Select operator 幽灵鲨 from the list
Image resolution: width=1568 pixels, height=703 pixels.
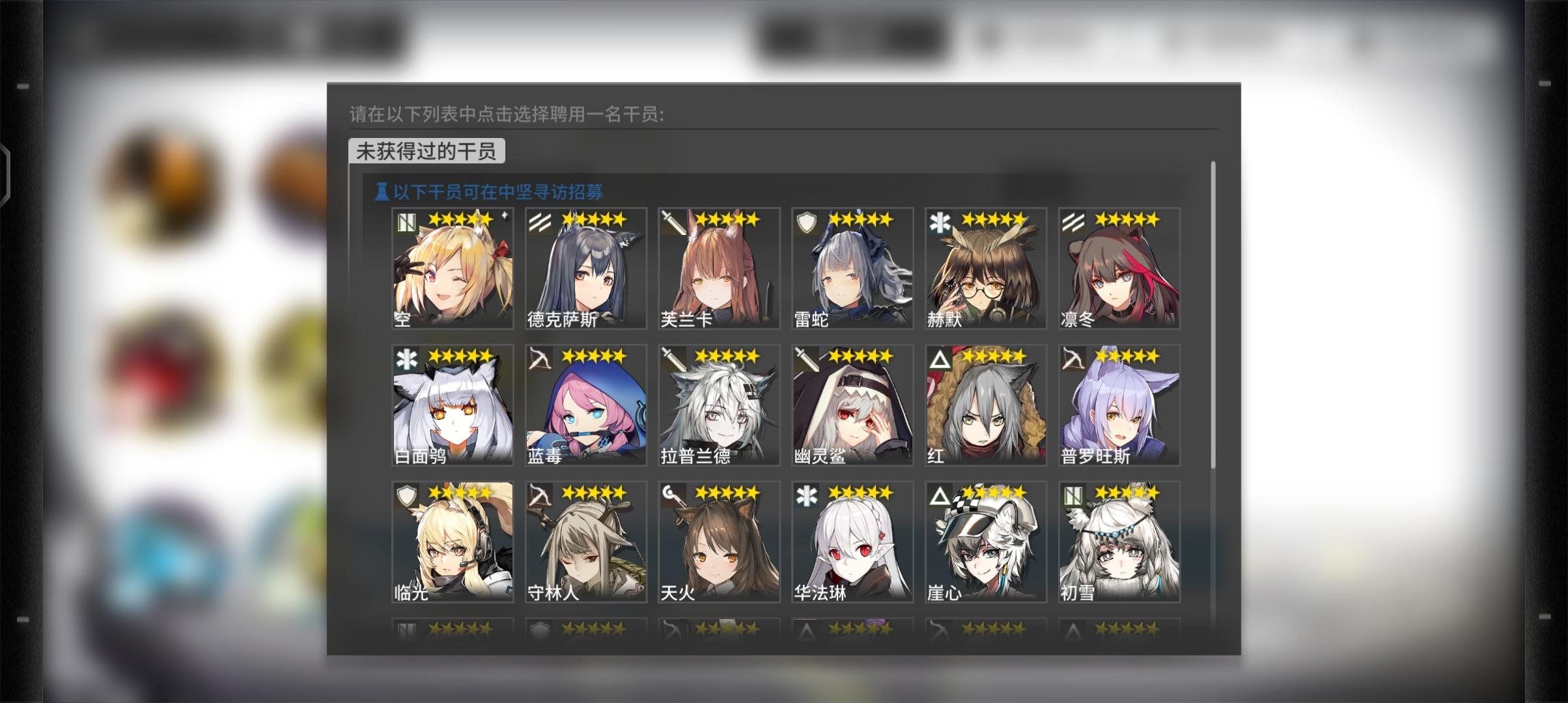coord(852,404)
